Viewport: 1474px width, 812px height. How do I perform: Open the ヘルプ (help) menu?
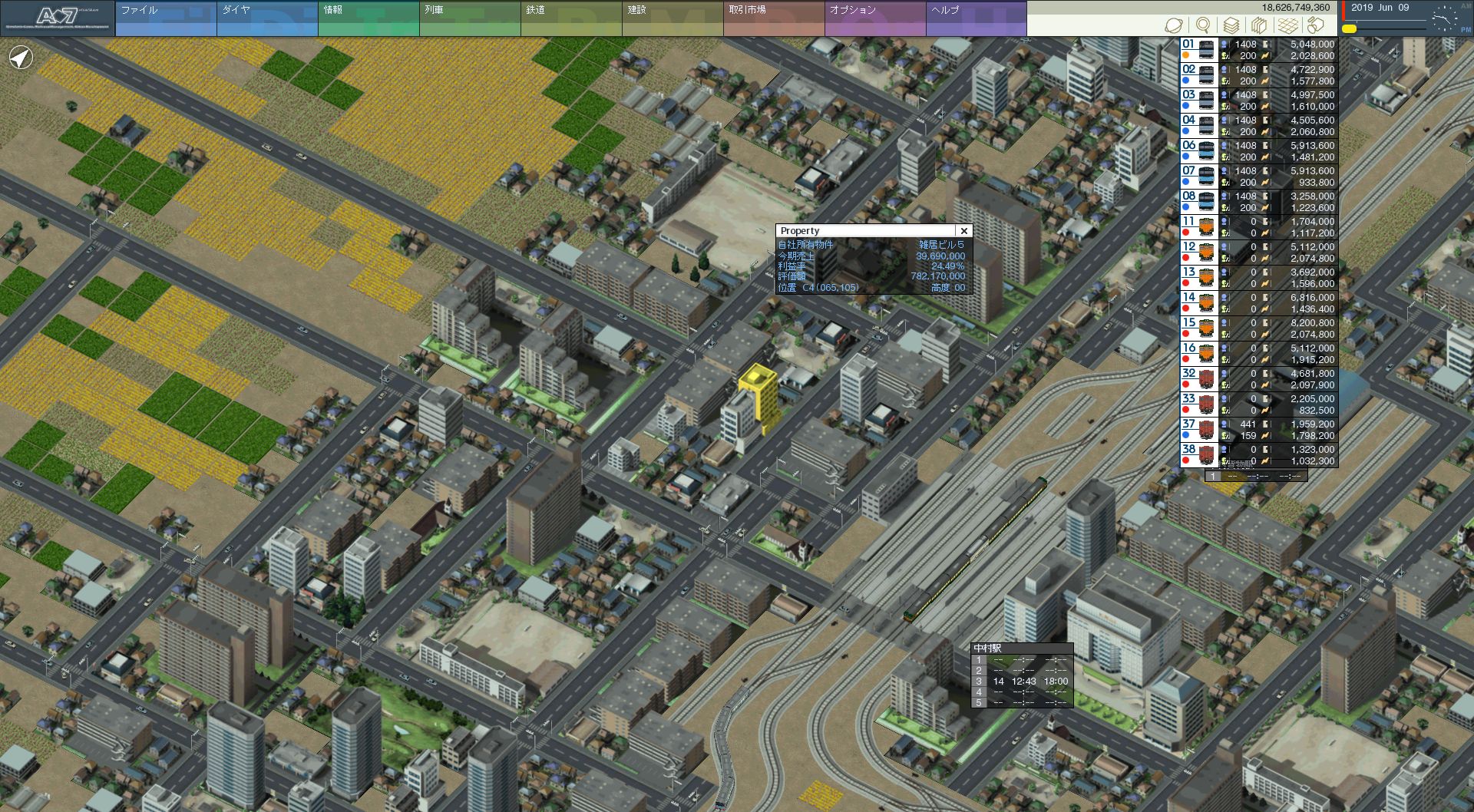pyautogui.click(x=976, y=18)
